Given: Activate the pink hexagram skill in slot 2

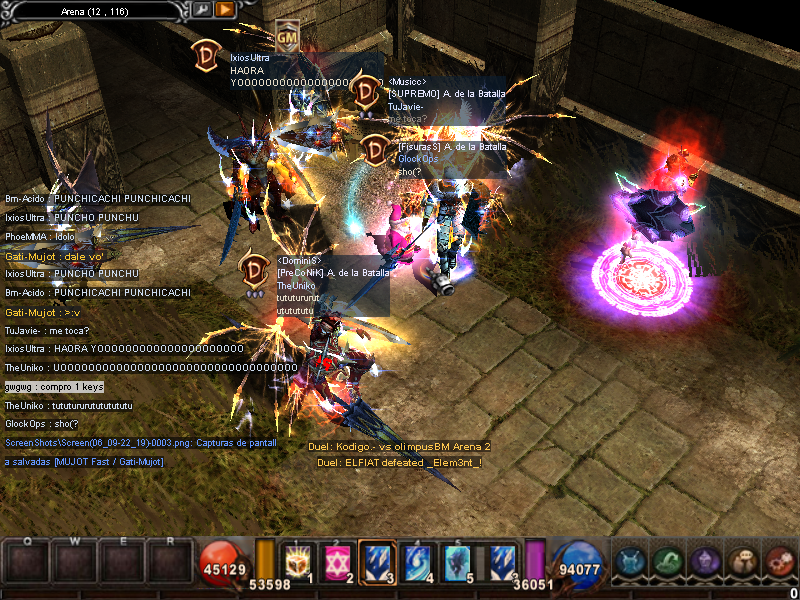Looking at the screenshot, I should (337, 562).
